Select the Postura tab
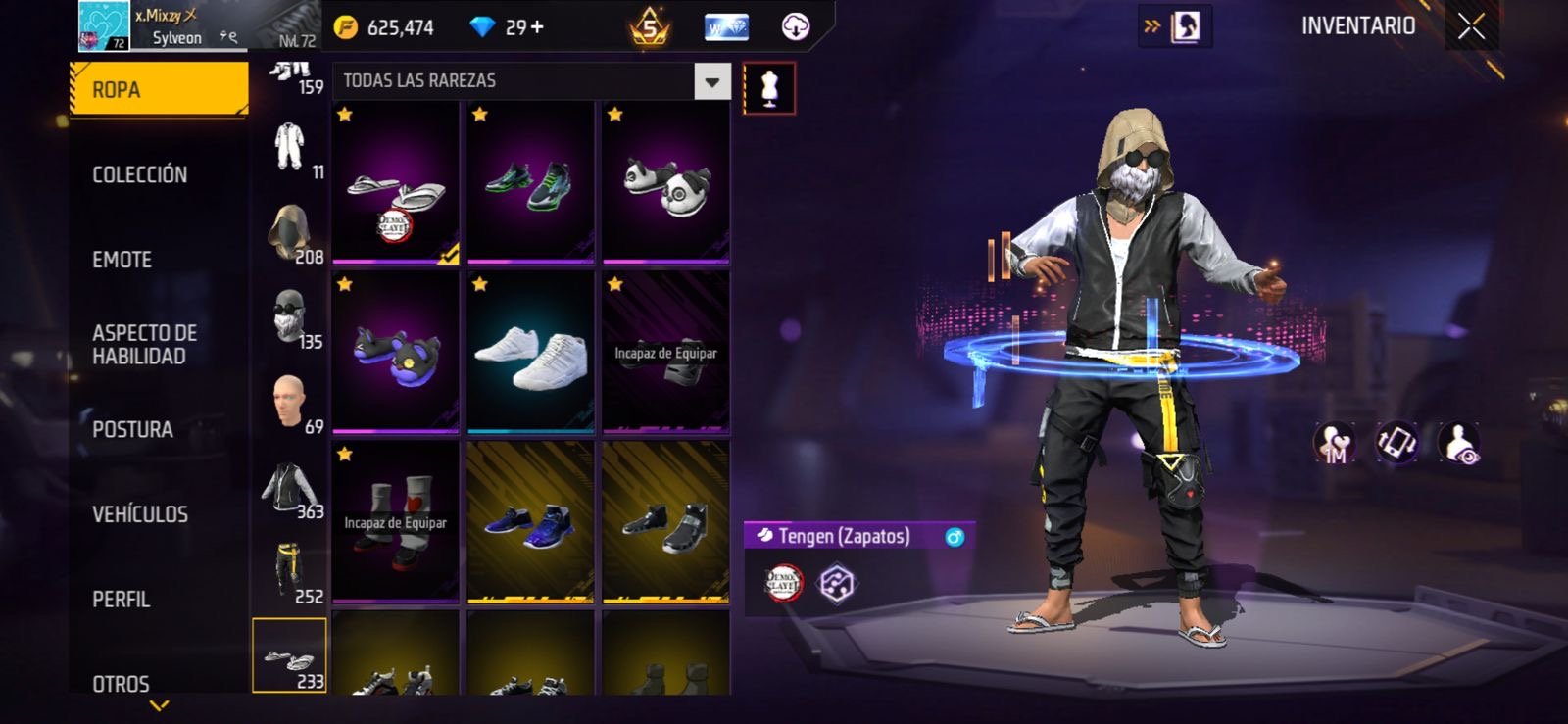This screenshot has width=1568, height=724. coord(132,429)
